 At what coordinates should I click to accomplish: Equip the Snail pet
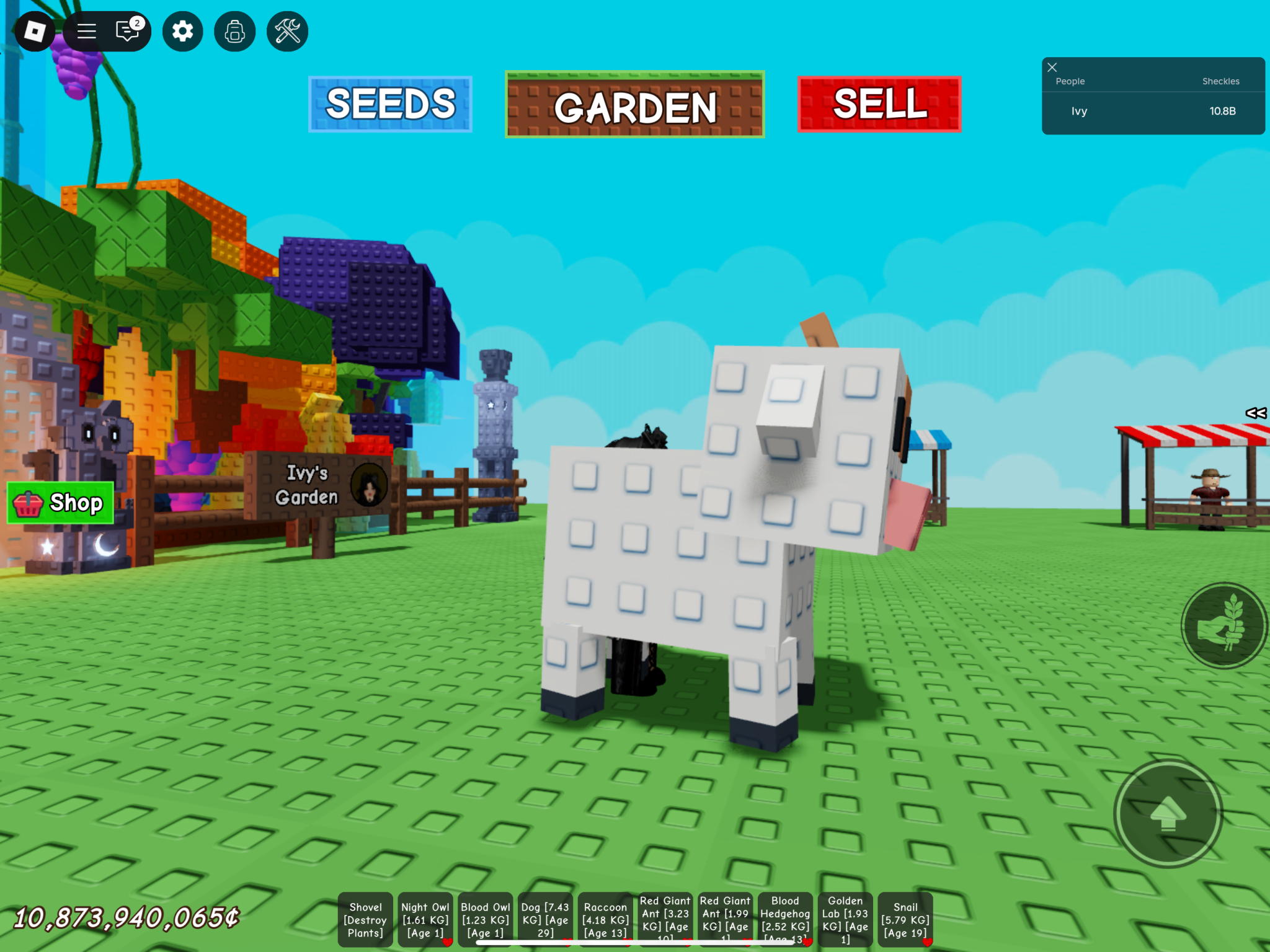coord(905,920)
